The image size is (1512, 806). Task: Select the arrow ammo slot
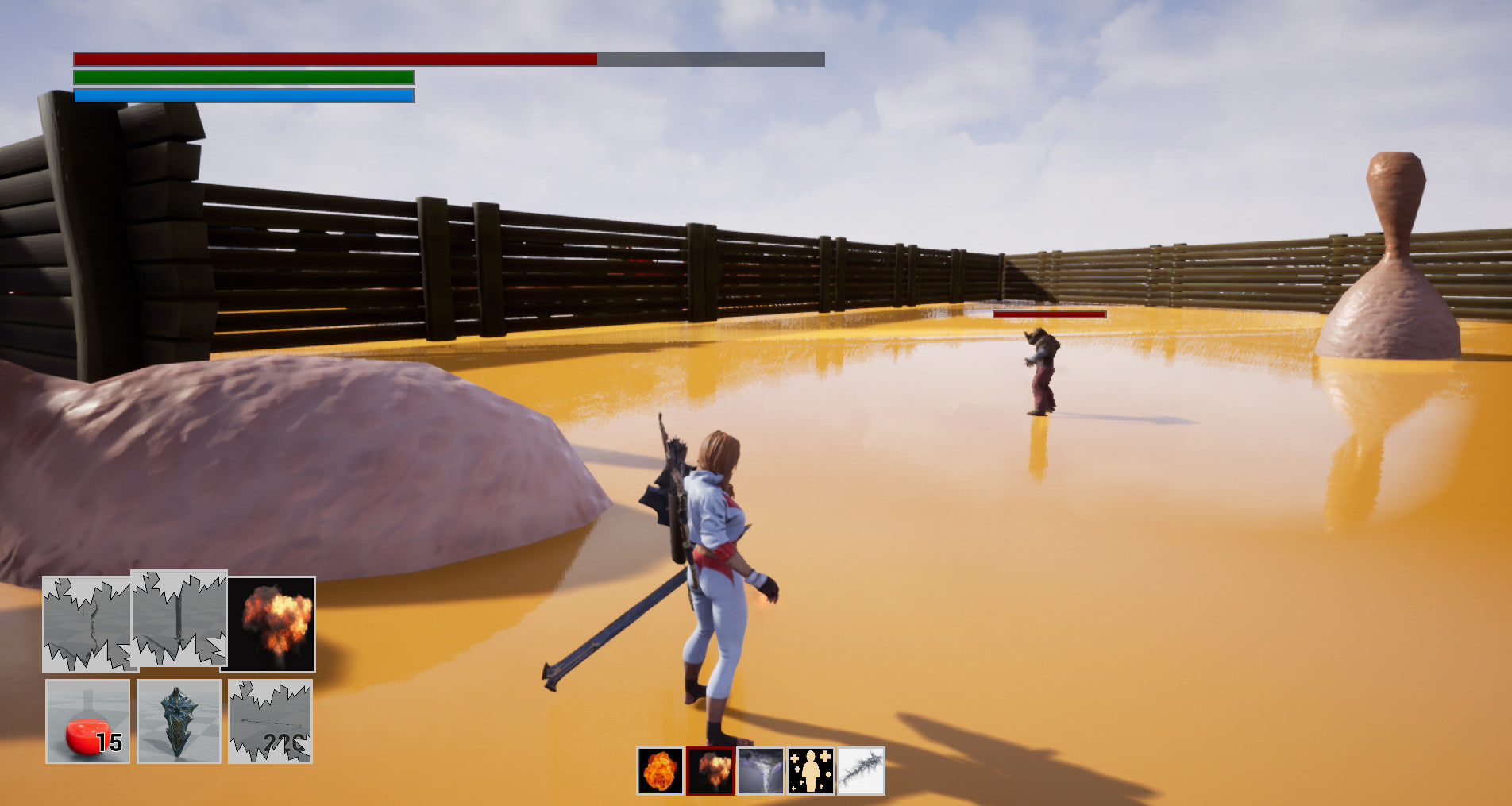click(270, 721)
